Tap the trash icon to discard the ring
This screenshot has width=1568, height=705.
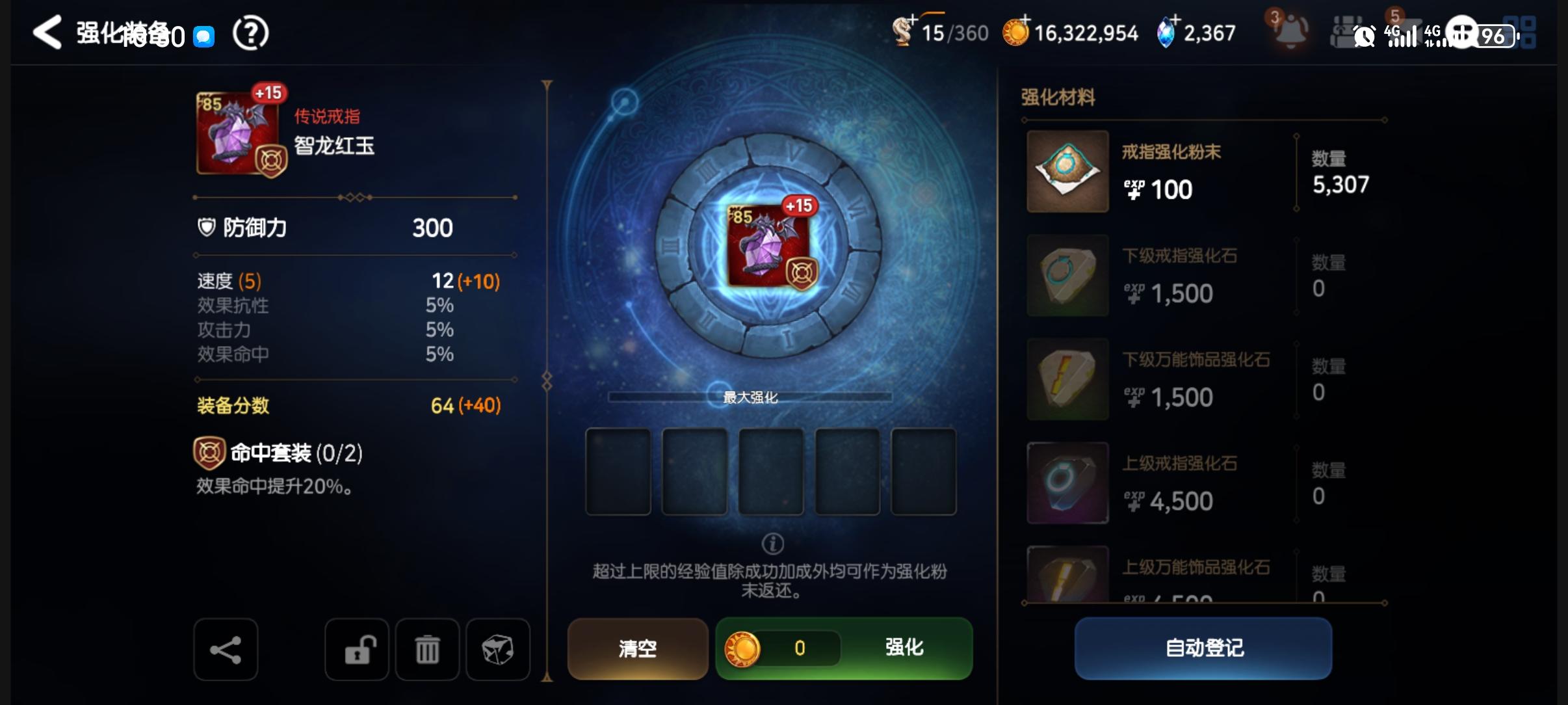coord(427,648)
